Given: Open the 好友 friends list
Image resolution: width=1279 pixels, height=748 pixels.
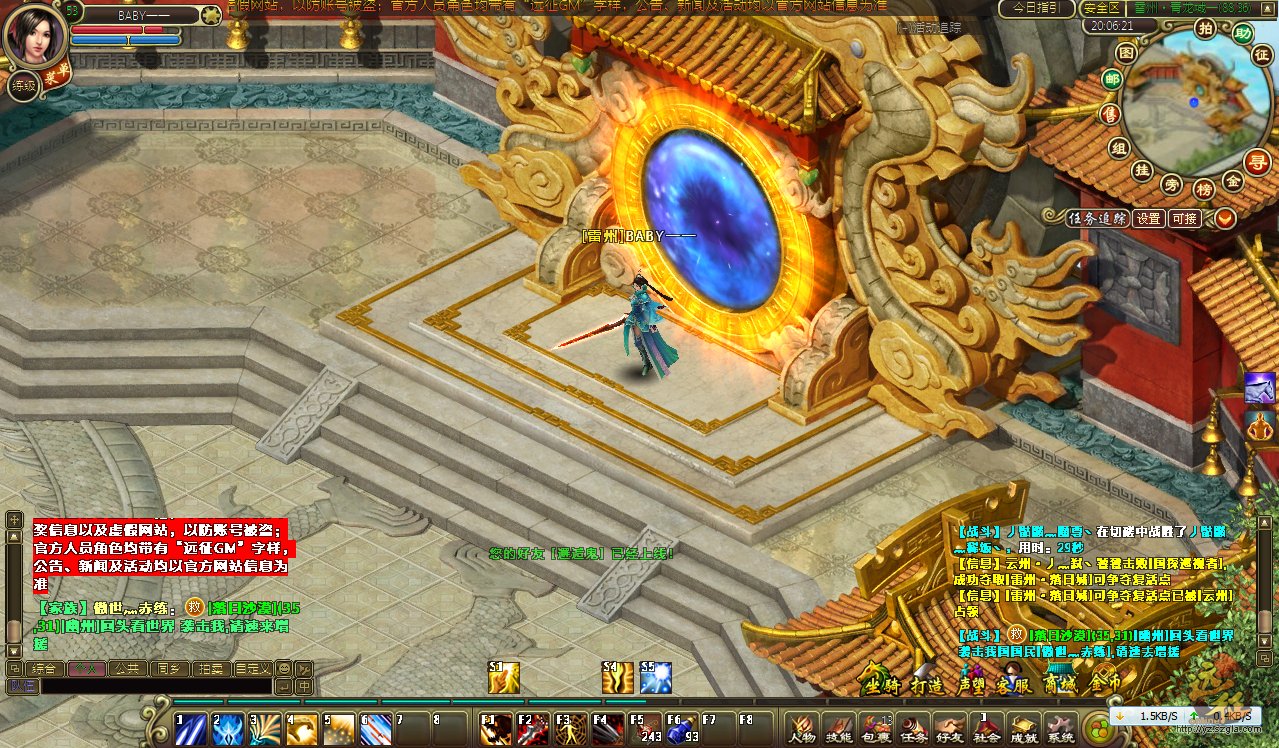Looking at the screenshot, I should coord(949,727).
